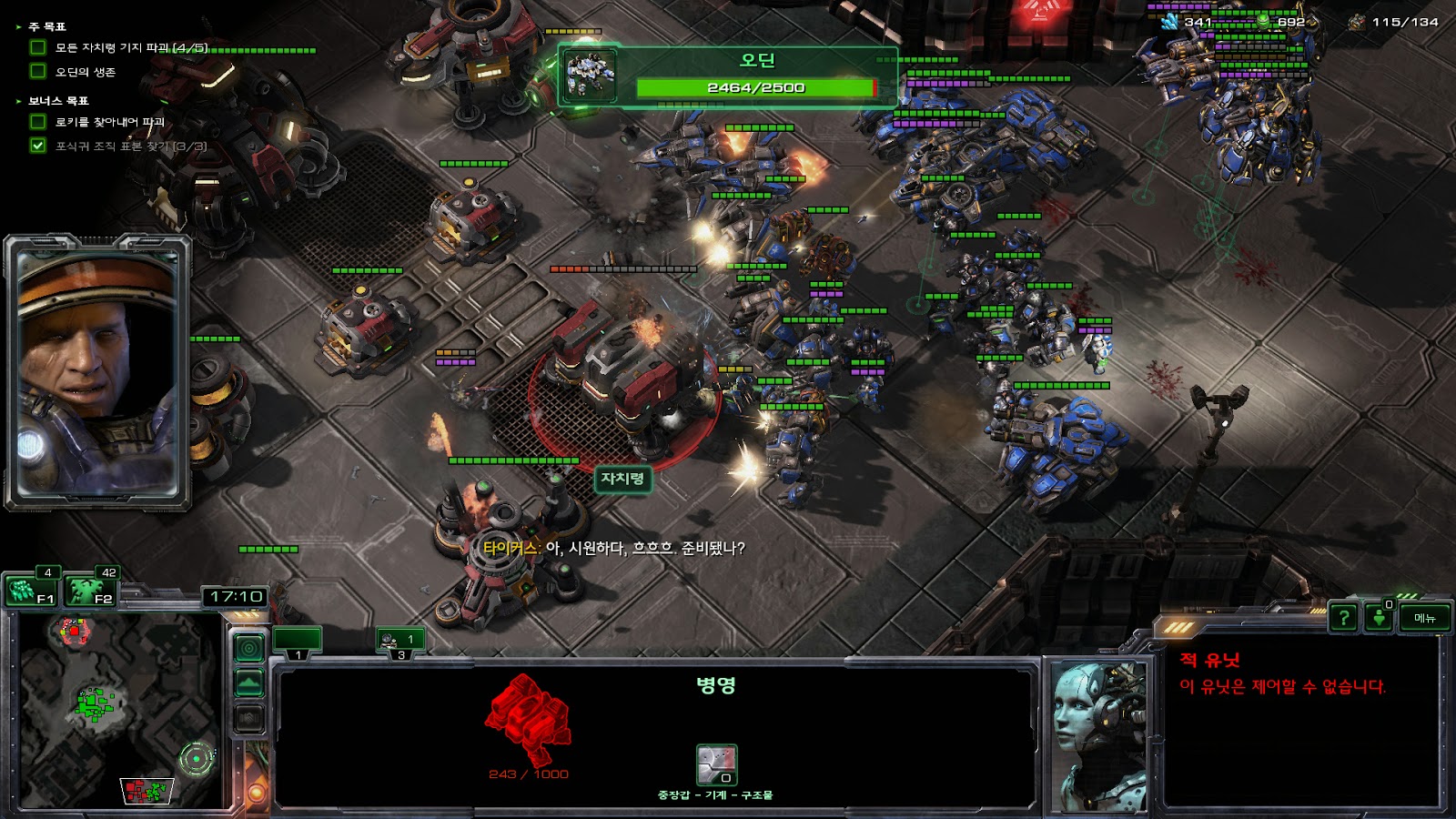Select control group 3 tab
Viewport: 1456px width, 819px height.
coord(400,642)
